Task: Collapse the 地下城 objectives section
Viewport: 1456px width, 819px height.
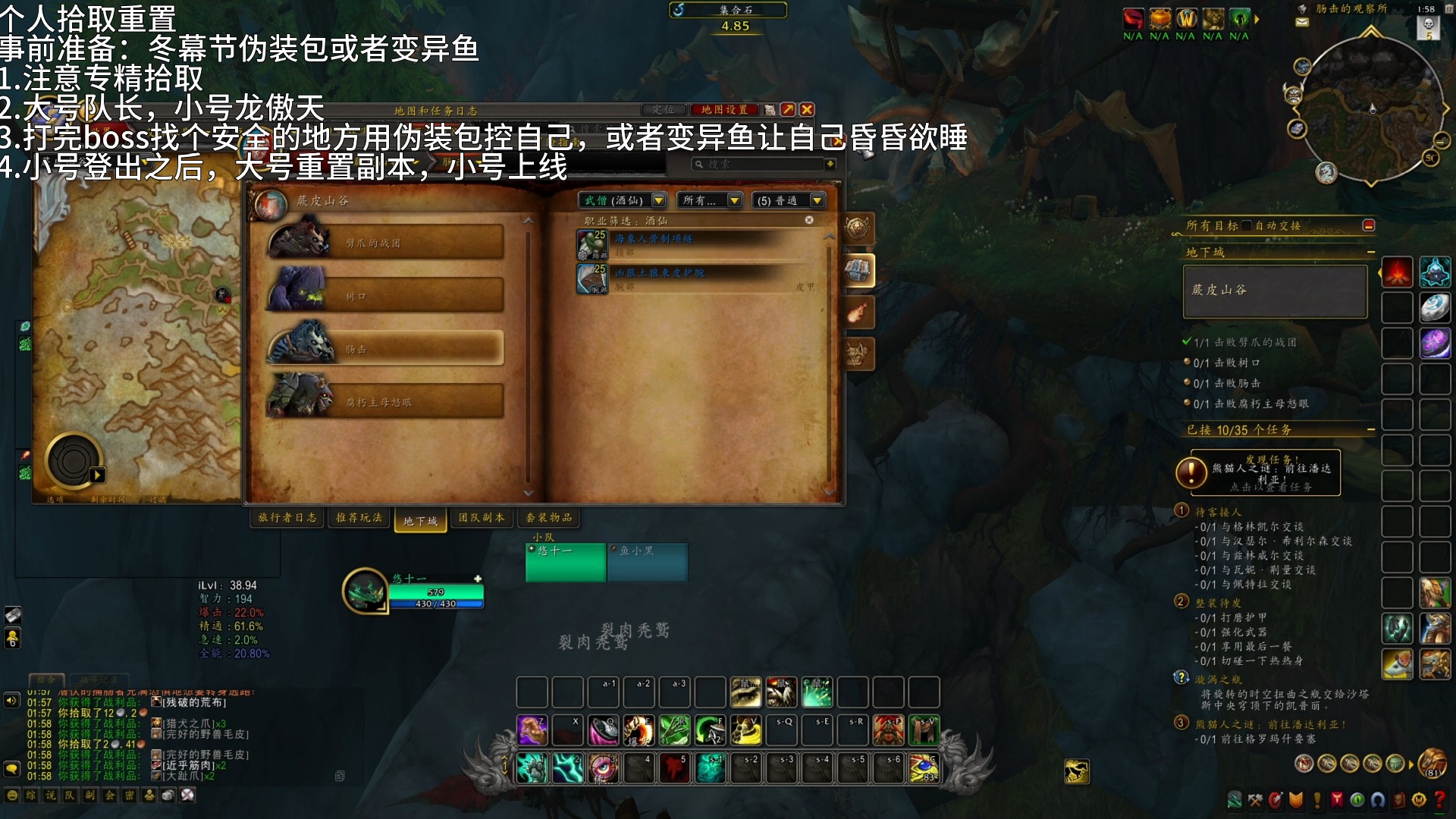Action: [x=1371, y=251]
